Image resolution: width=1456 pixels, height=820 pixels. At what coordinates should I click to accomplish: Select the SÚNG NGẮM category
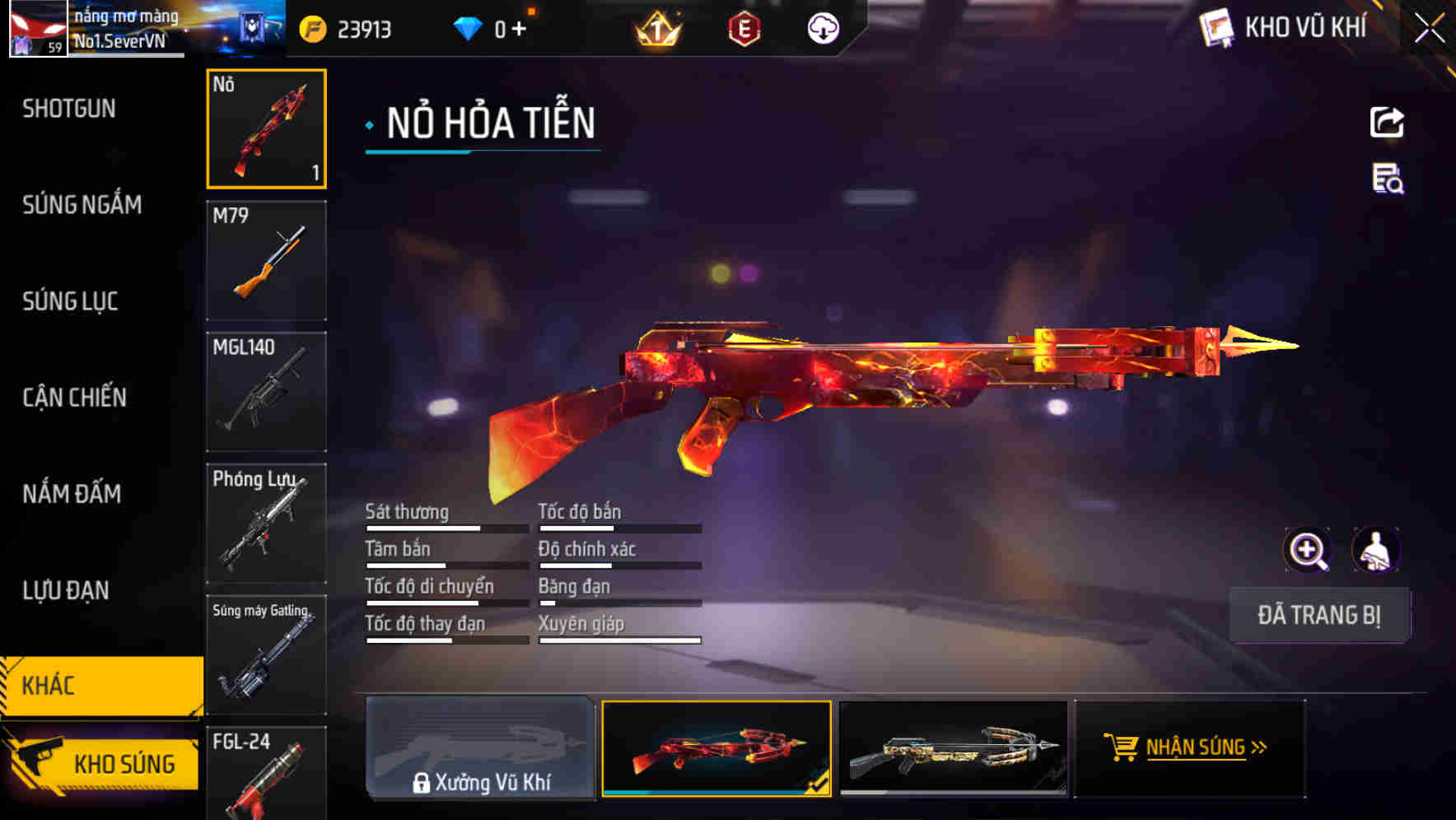click(82, 205)
